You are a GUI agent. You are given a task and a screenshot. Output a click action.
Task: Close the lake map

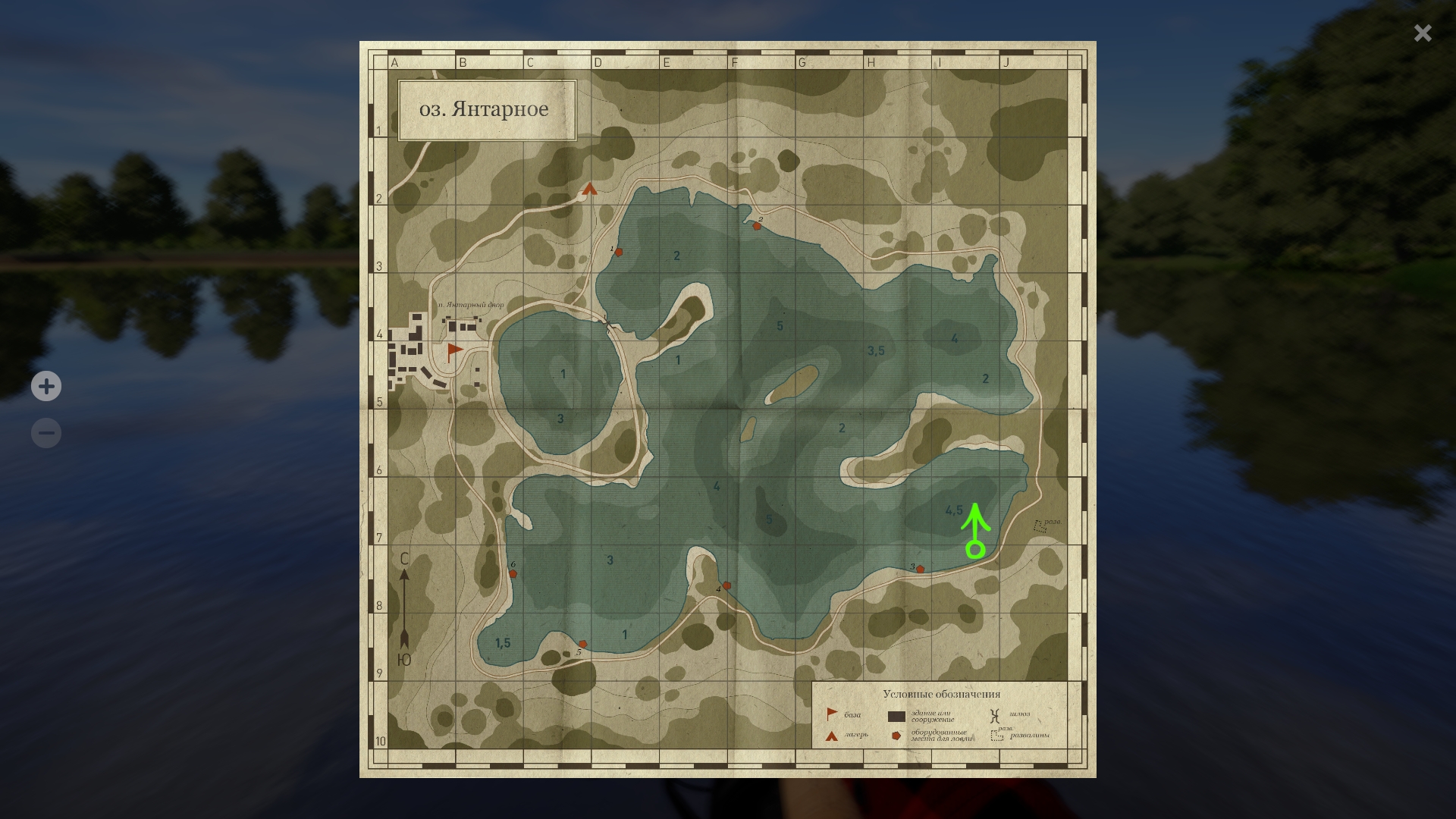pos(1422,33)
